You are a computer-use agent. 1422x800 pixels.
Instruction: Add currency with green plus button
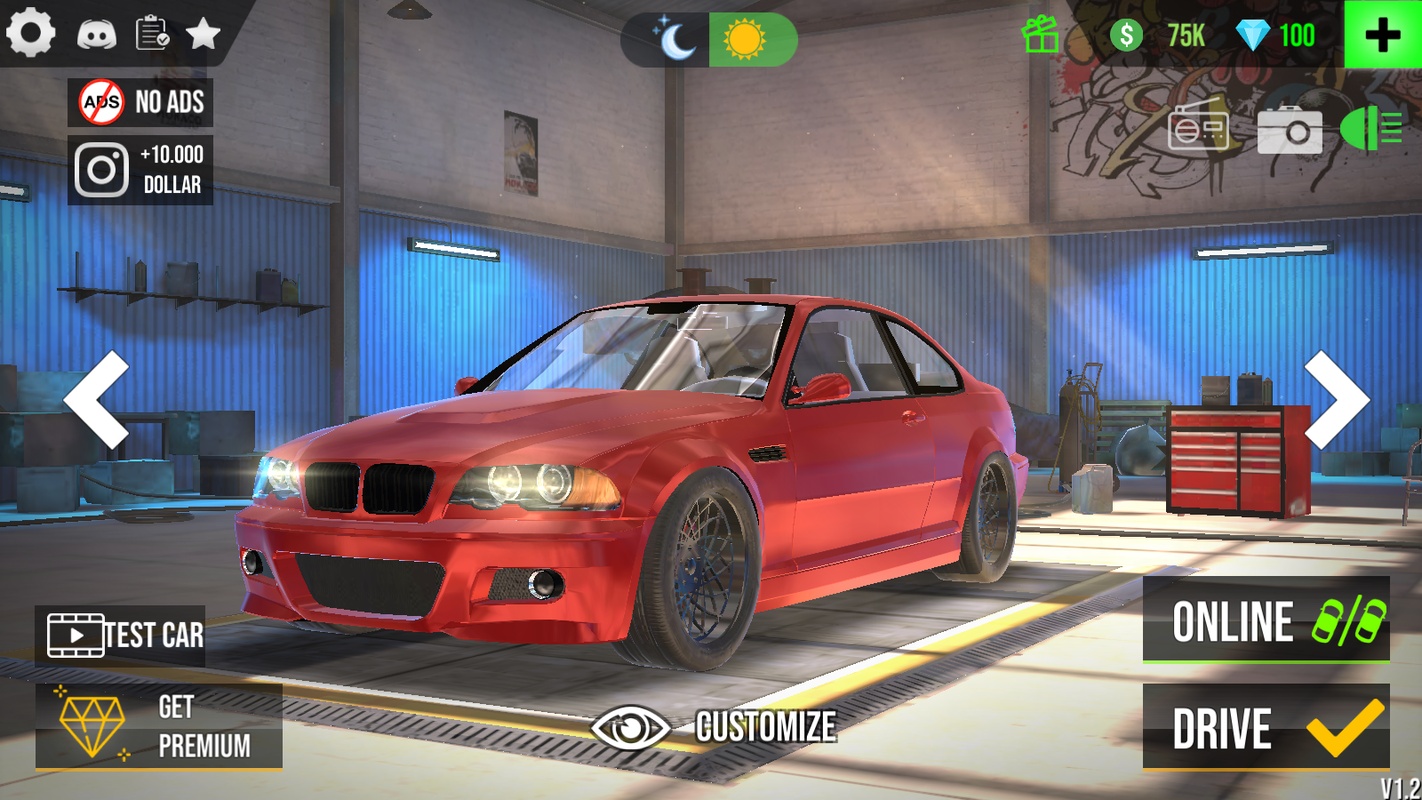tap(1382, 35)
